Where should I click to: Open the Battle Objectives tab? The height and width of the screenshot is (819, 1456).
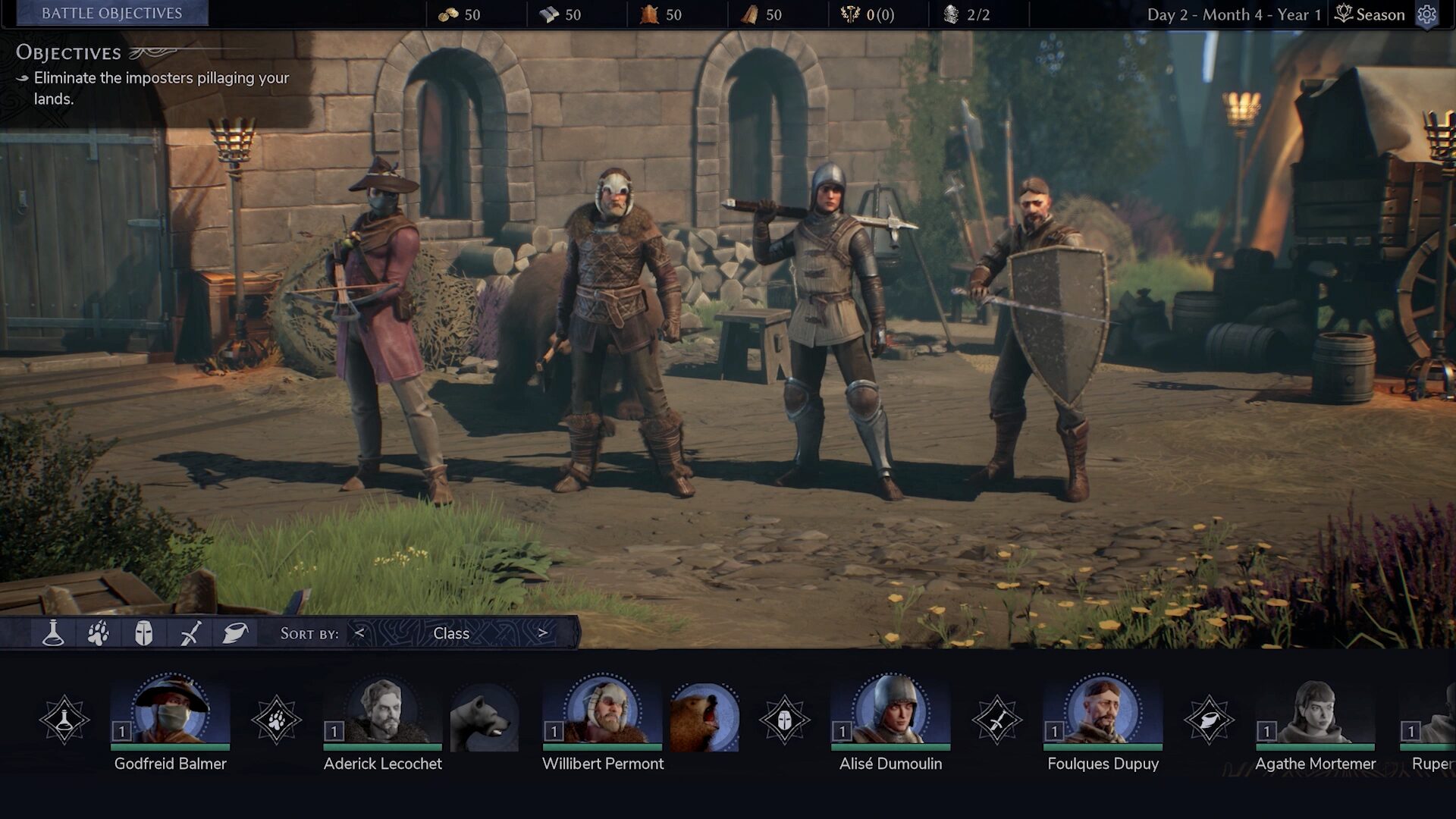(x=111, y=14)
